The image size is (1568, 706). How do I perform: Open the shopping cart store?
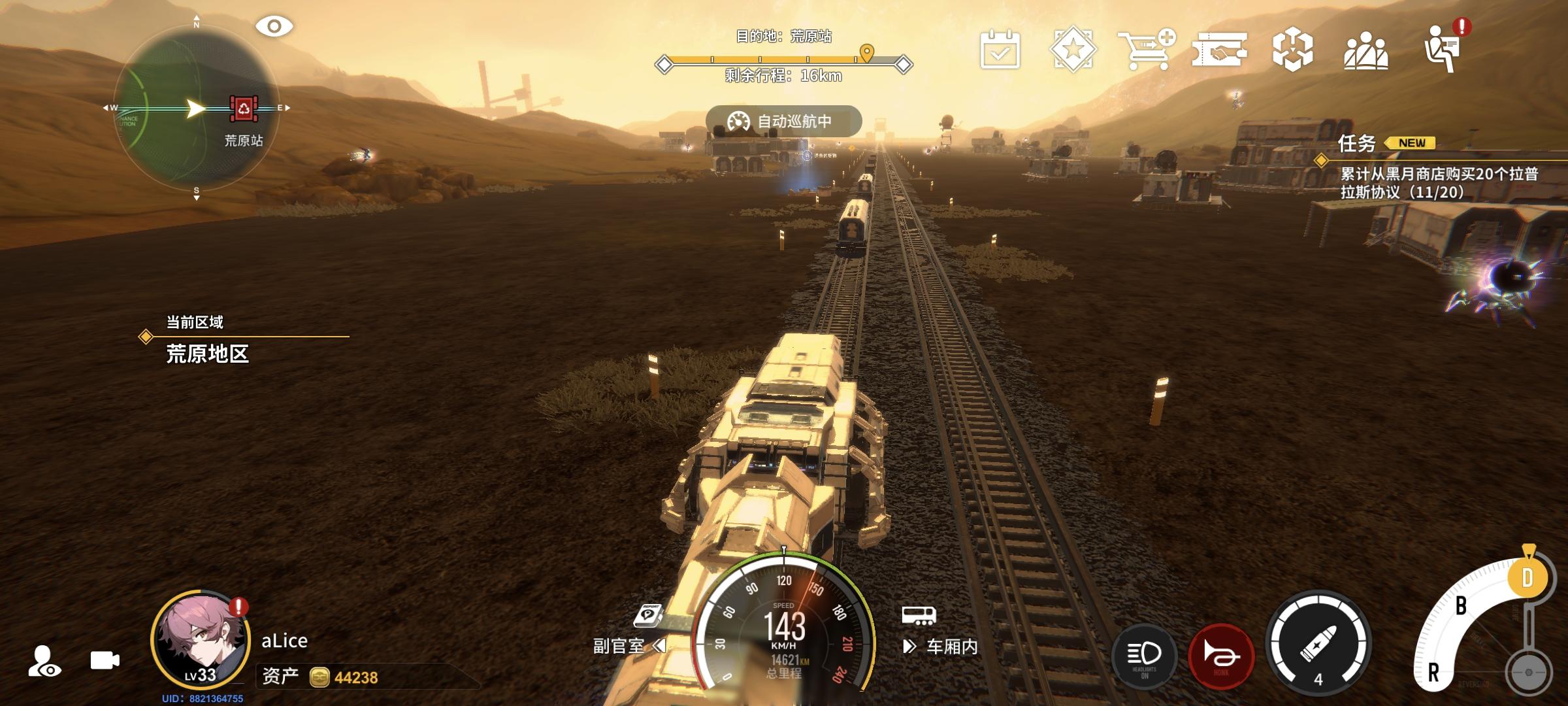[x=1146, y=49]
